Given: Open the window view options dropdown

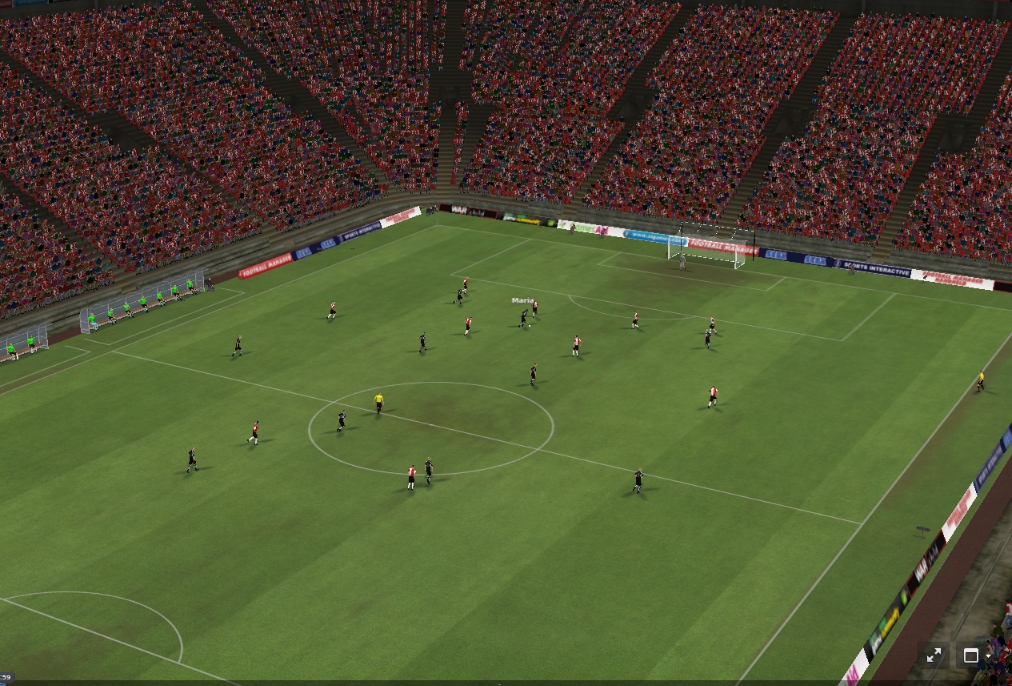Looking at the screenshot, I should coord(974,655).
